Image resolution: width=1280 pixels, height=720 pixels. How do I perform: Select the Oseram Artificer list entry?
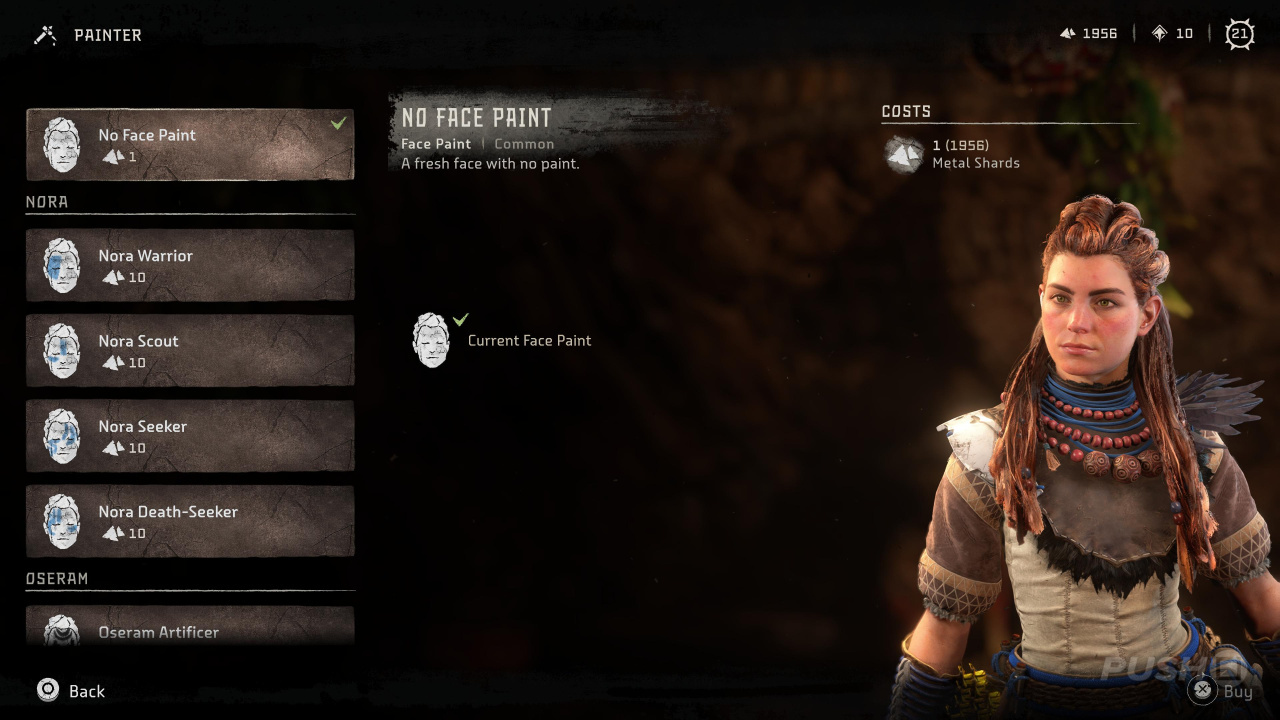pos(190,630)
